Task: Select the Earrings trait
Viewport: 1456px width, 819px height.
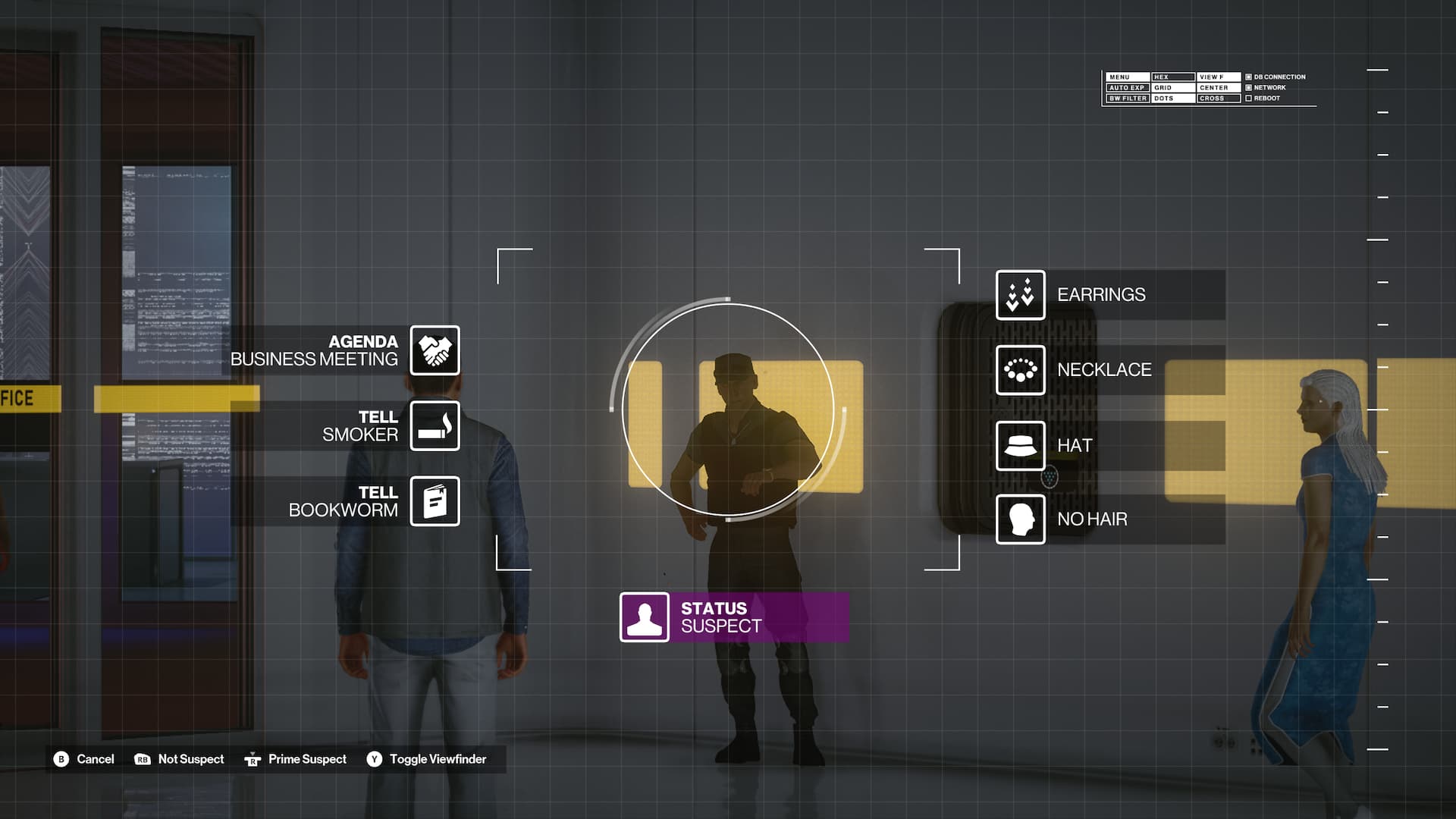Action: [1101, 295]
